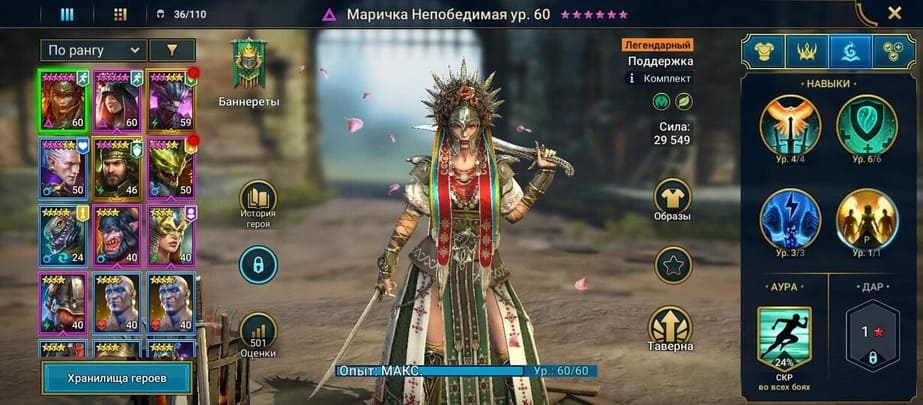Open the По рангу sort dropdown

pos(94,49)
